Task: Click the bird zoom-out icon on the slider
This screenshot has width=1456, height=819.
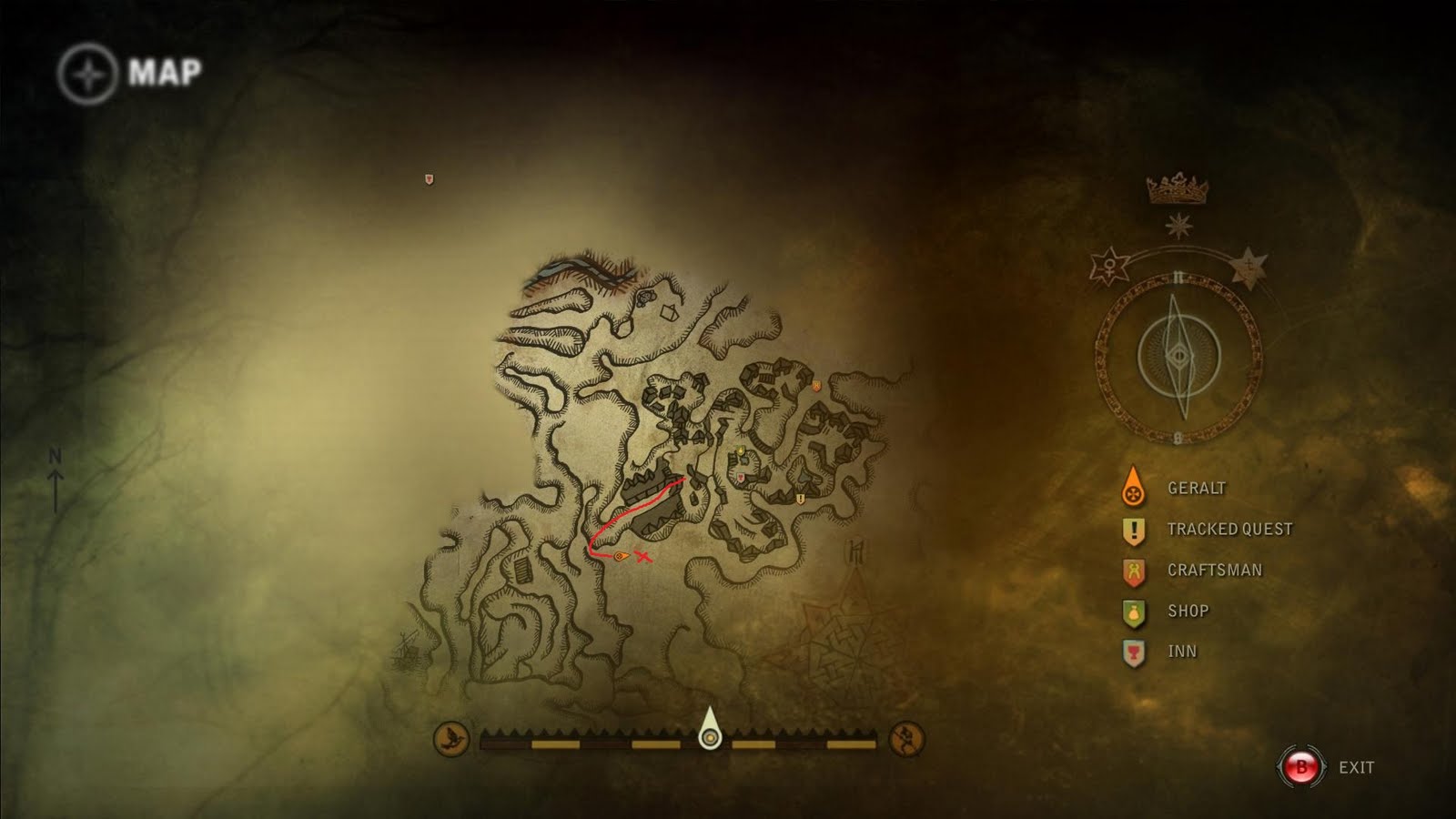Action: point(452,737)
